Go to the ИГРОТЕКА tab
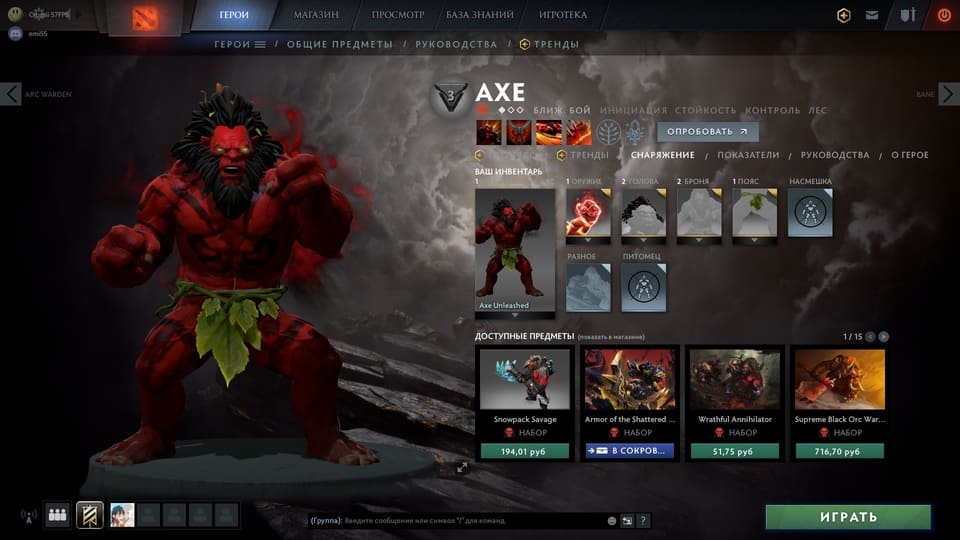The width and height of the screenshot is (960, 540). point(563,15)
